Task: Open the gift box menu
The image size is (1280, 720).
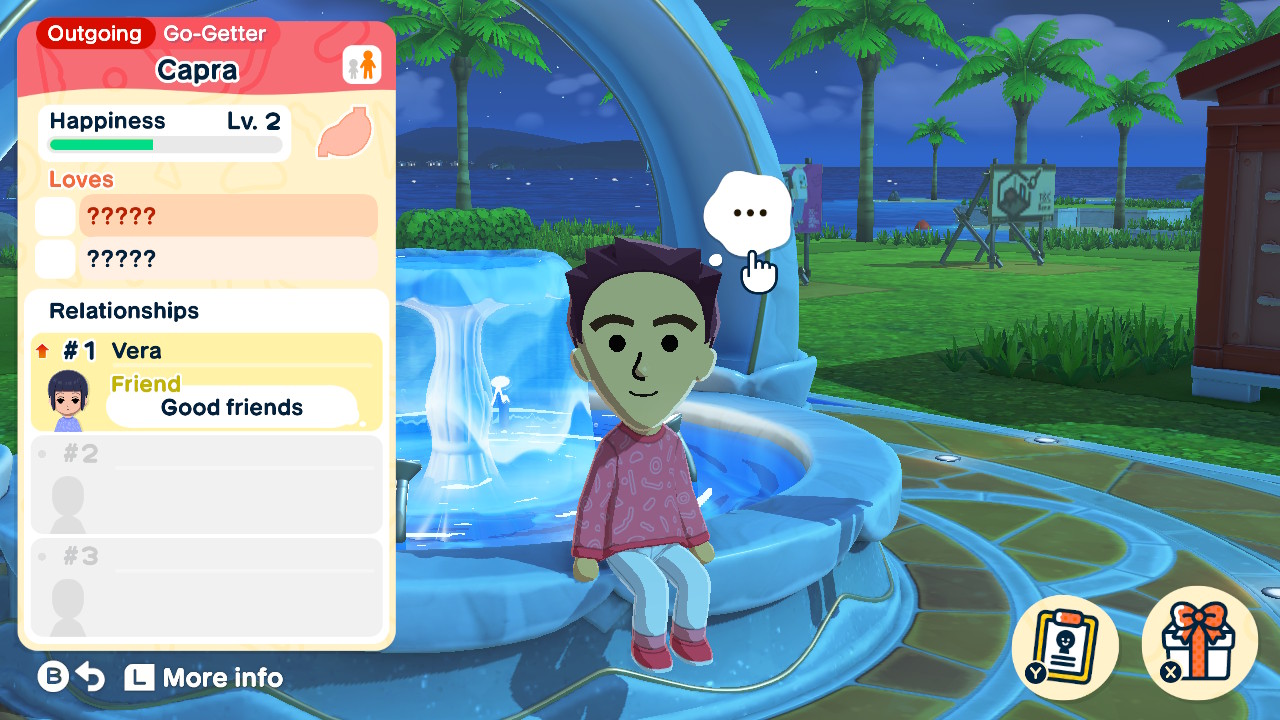Action: 1199,643
